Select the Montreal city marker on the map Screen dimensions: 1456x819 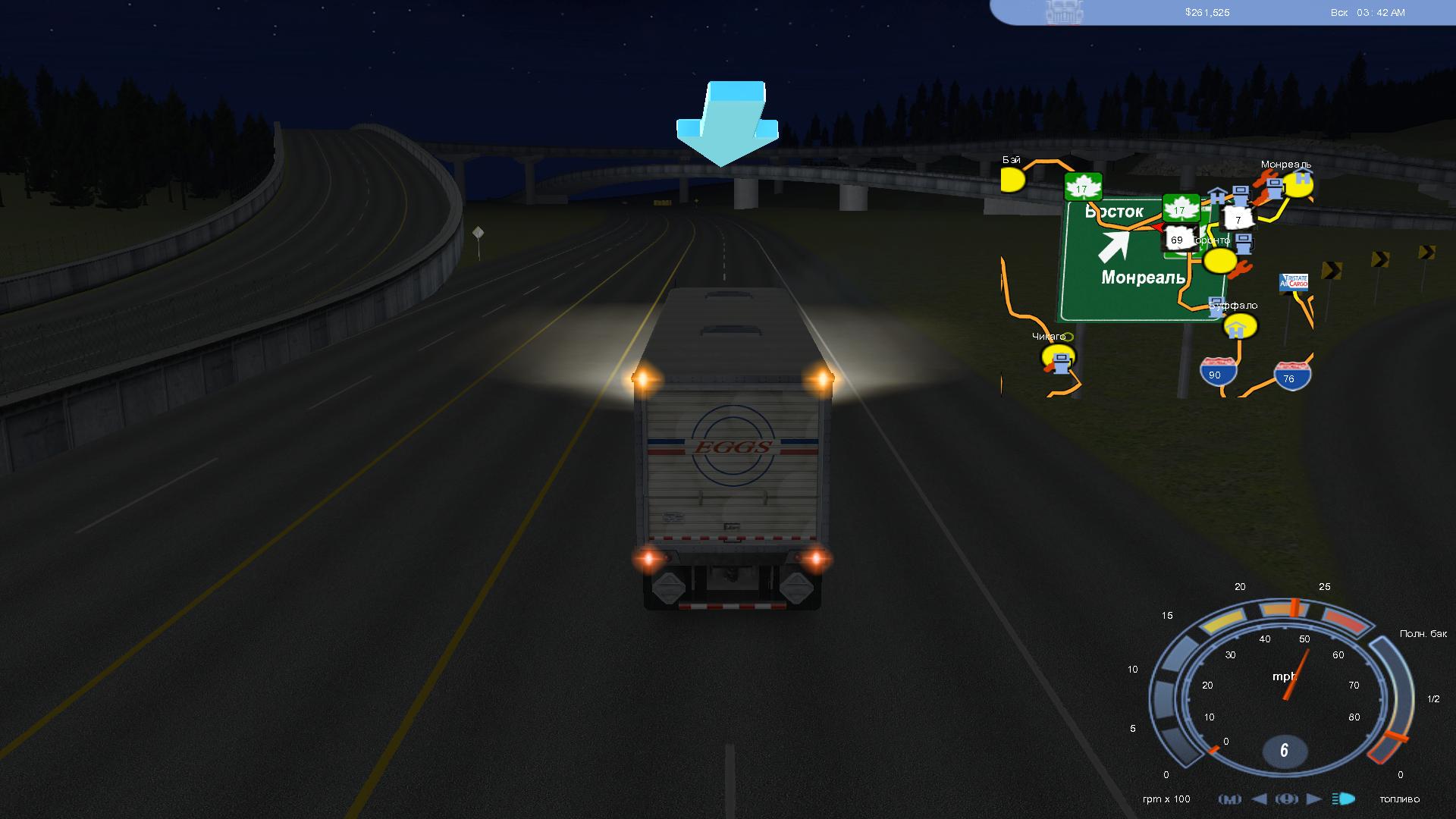(1298, 184)
